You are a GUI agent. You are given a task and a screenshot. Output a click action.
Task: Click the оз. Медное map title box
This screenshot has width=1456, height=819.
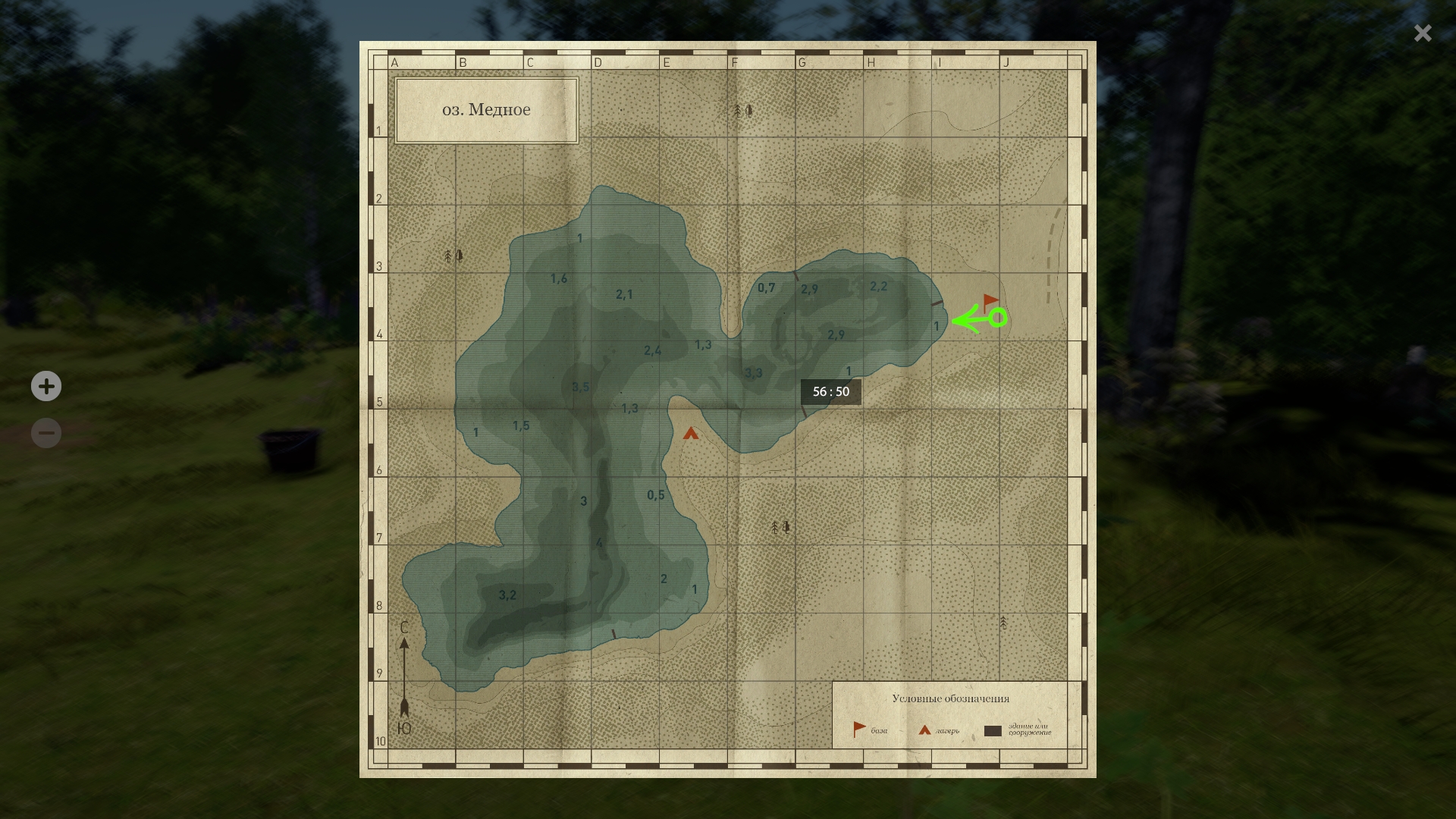pyautogui.click(x=486, y=109)
